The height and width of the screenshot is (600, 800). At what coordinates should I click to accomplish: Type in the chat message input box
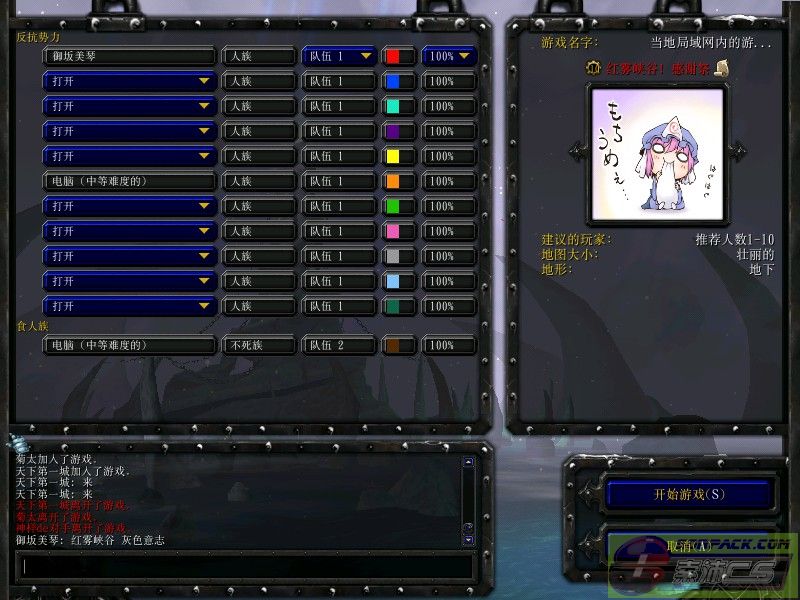coord(245,566)
